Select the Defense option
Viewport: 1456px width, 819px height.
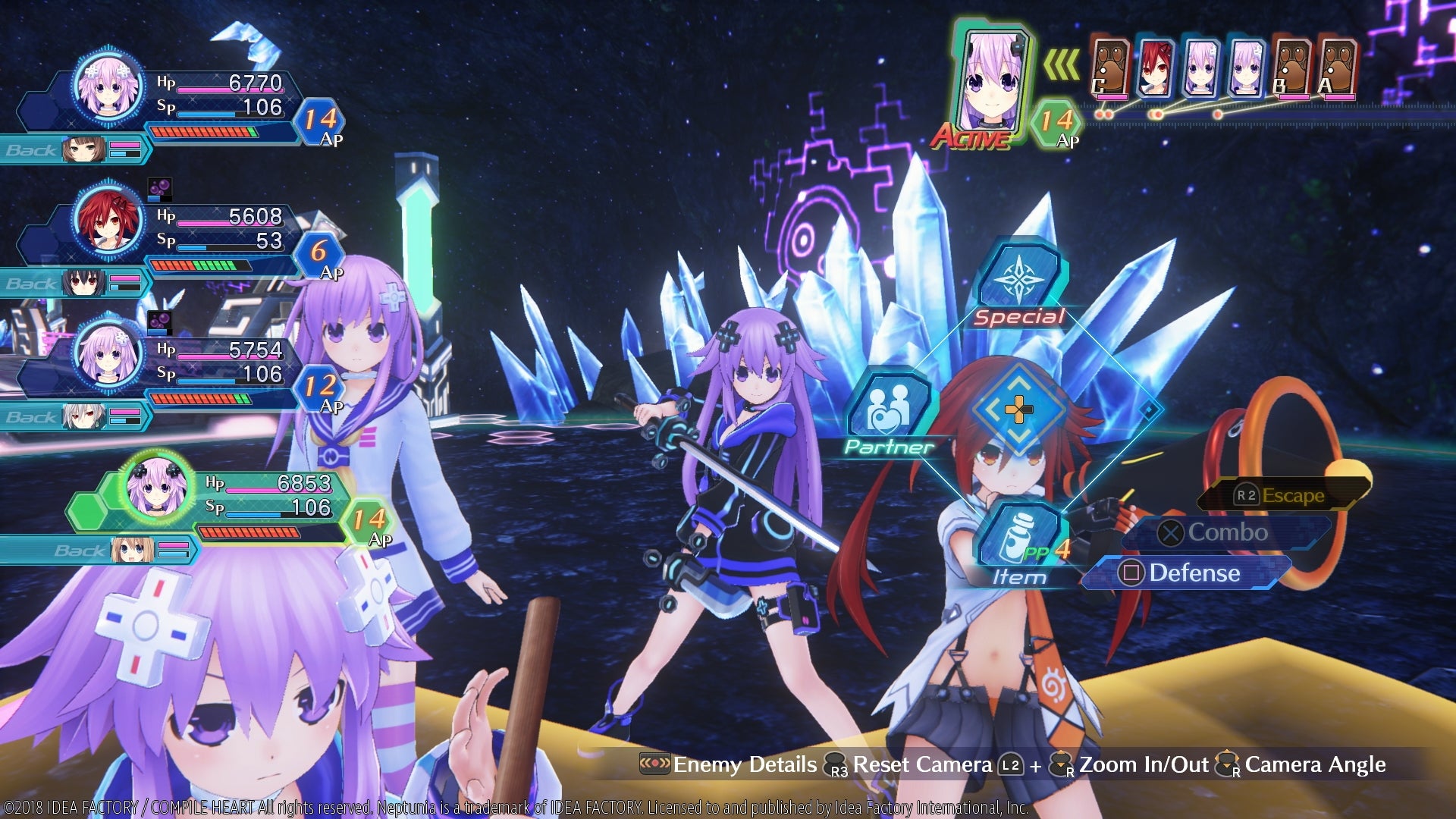1192,573
